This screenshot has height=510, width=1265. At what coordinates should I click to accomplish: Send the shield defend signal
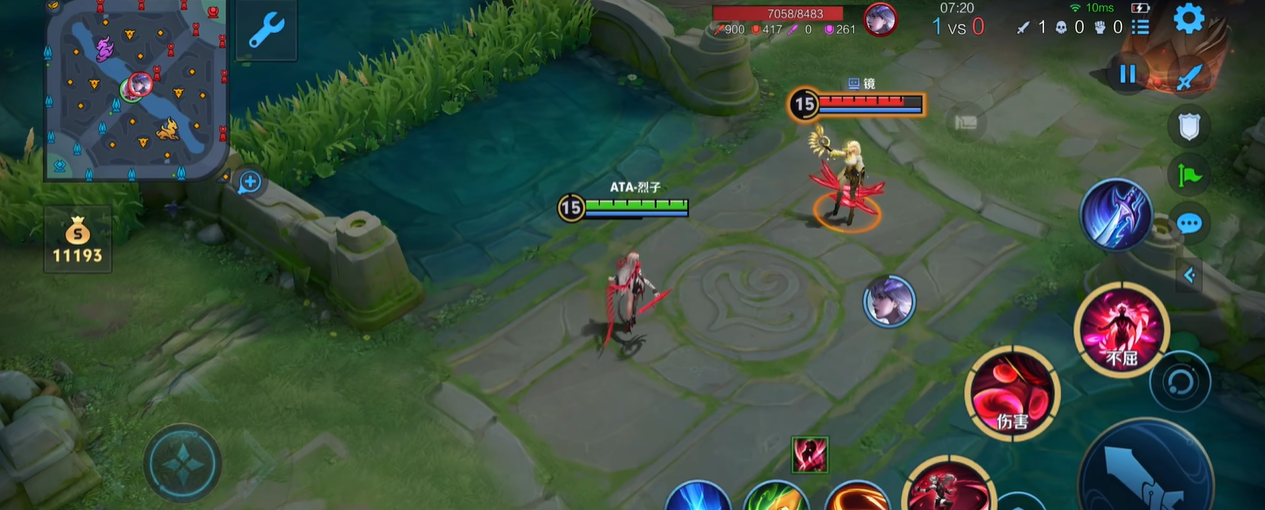click(1189, 126)
